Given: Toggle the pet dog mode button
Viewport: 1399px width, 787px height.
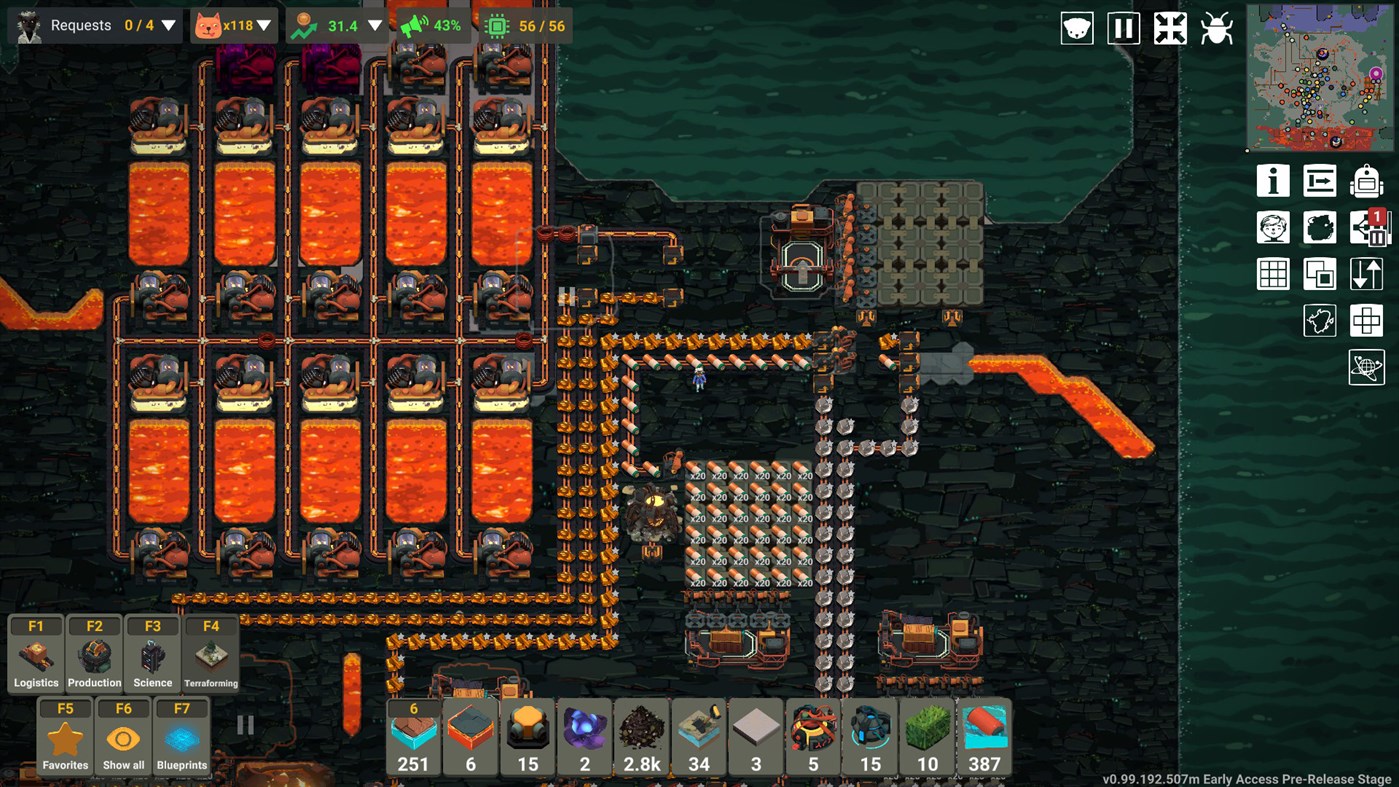Looking at the screenshot, I should (1075, 28).
